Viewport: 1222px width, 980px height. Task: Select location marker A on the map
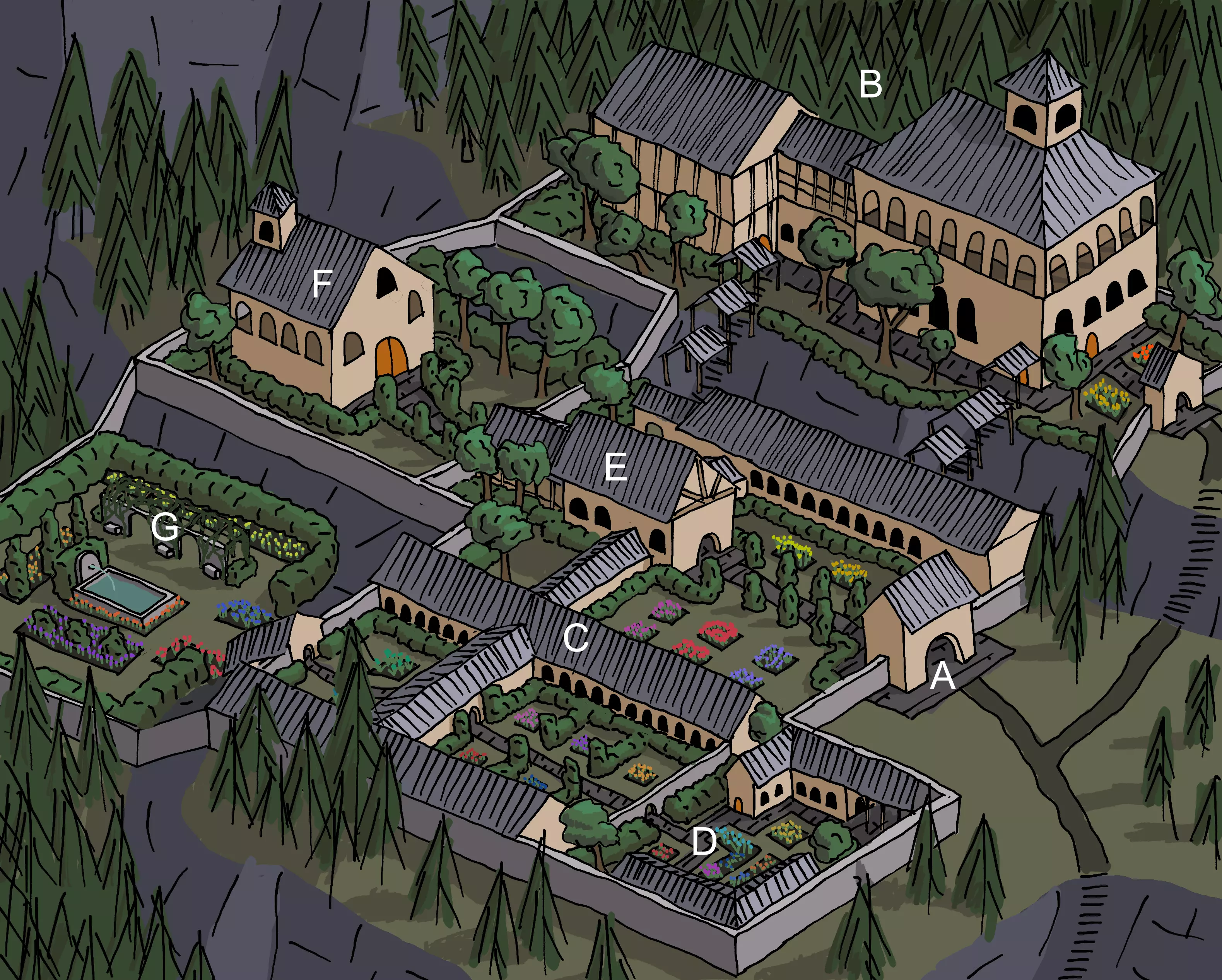(x=942, y=676)
